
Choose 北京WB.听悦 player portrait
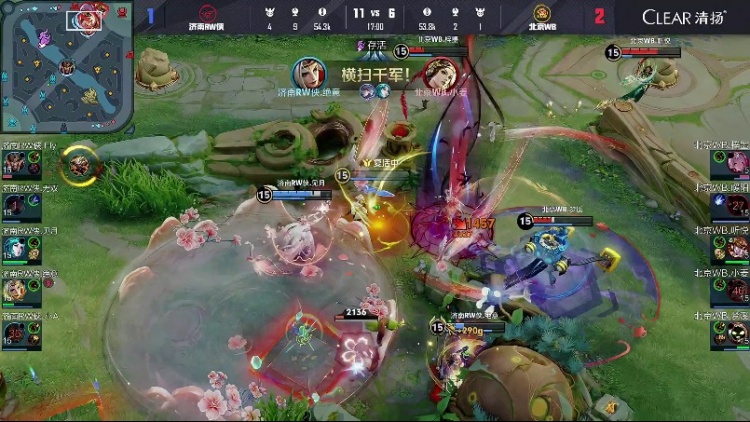tap(735, 247)
